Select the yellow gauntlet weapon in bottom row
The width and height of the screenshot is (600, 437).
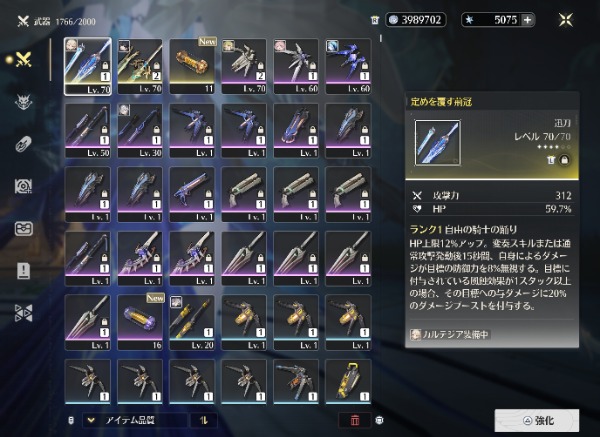point(348,383)
